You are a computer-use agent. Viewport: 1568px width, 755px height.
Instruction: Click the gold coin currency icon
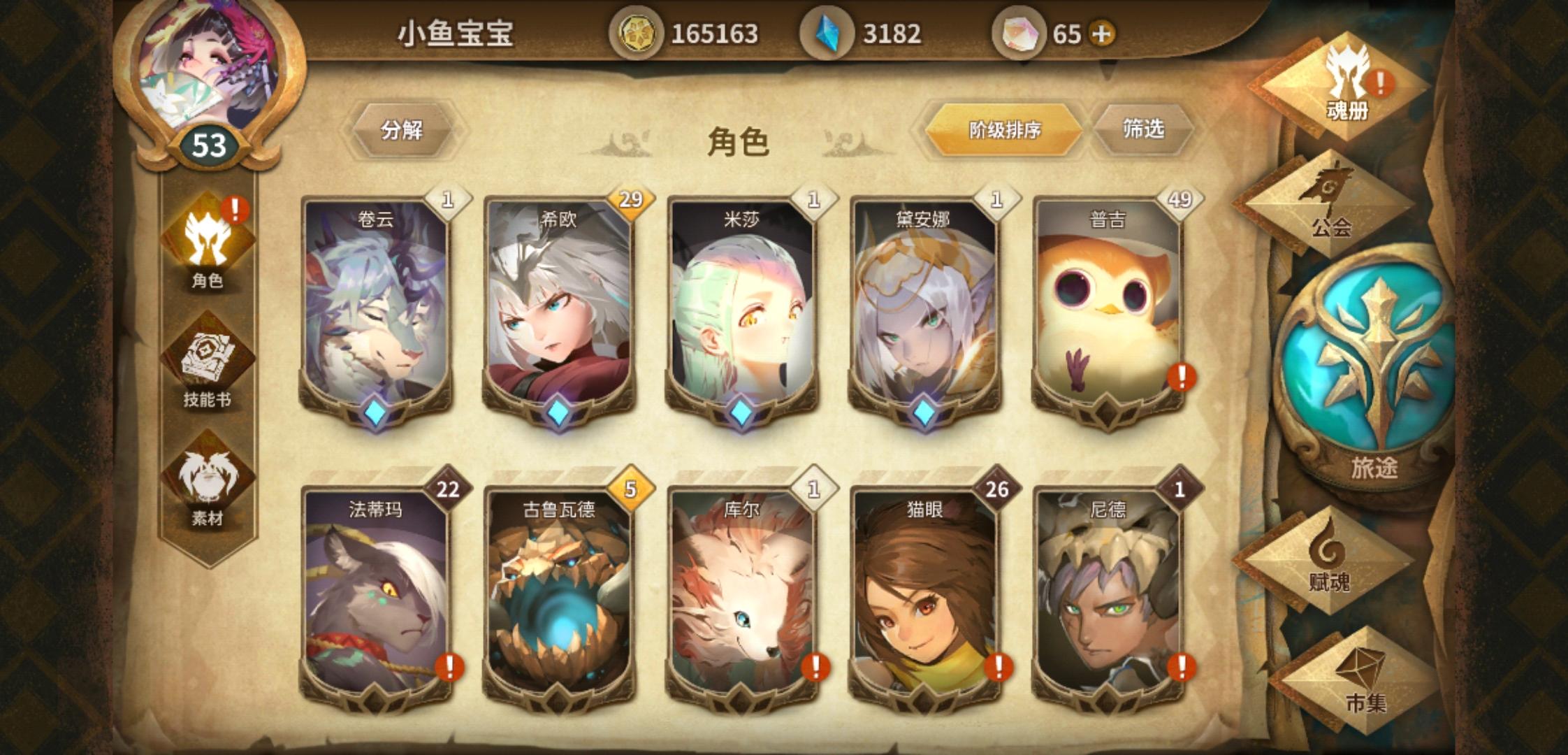[638, 34]
